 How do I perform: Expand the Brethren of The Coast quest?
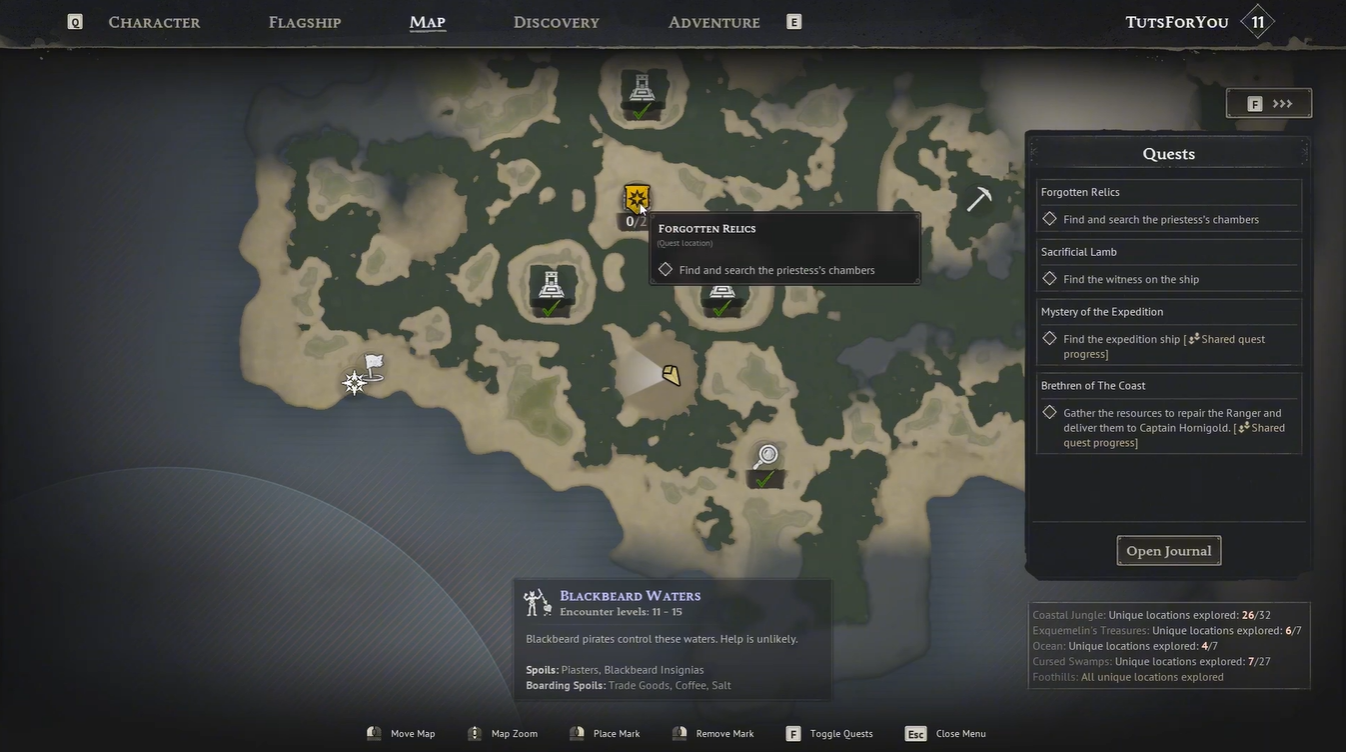[1093, 385]
